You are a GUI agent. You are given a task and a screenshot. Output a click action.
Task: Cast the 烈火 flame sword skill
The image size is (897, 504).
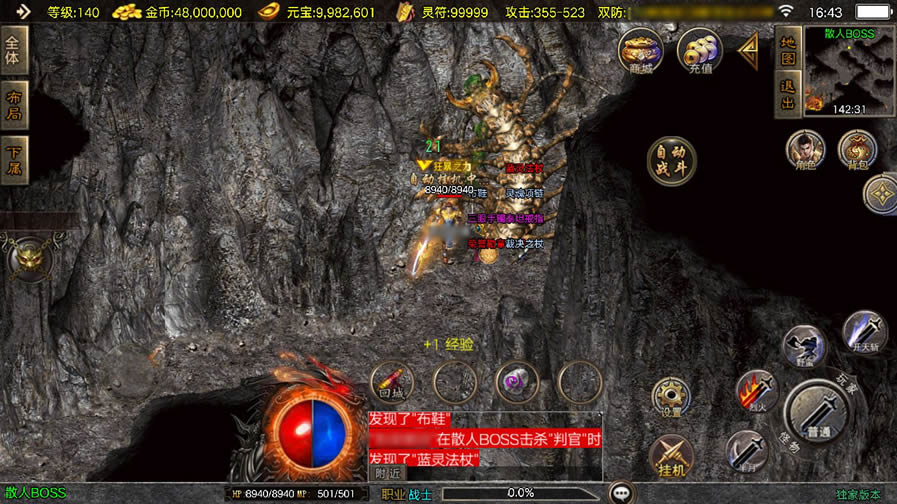[757, 391]
